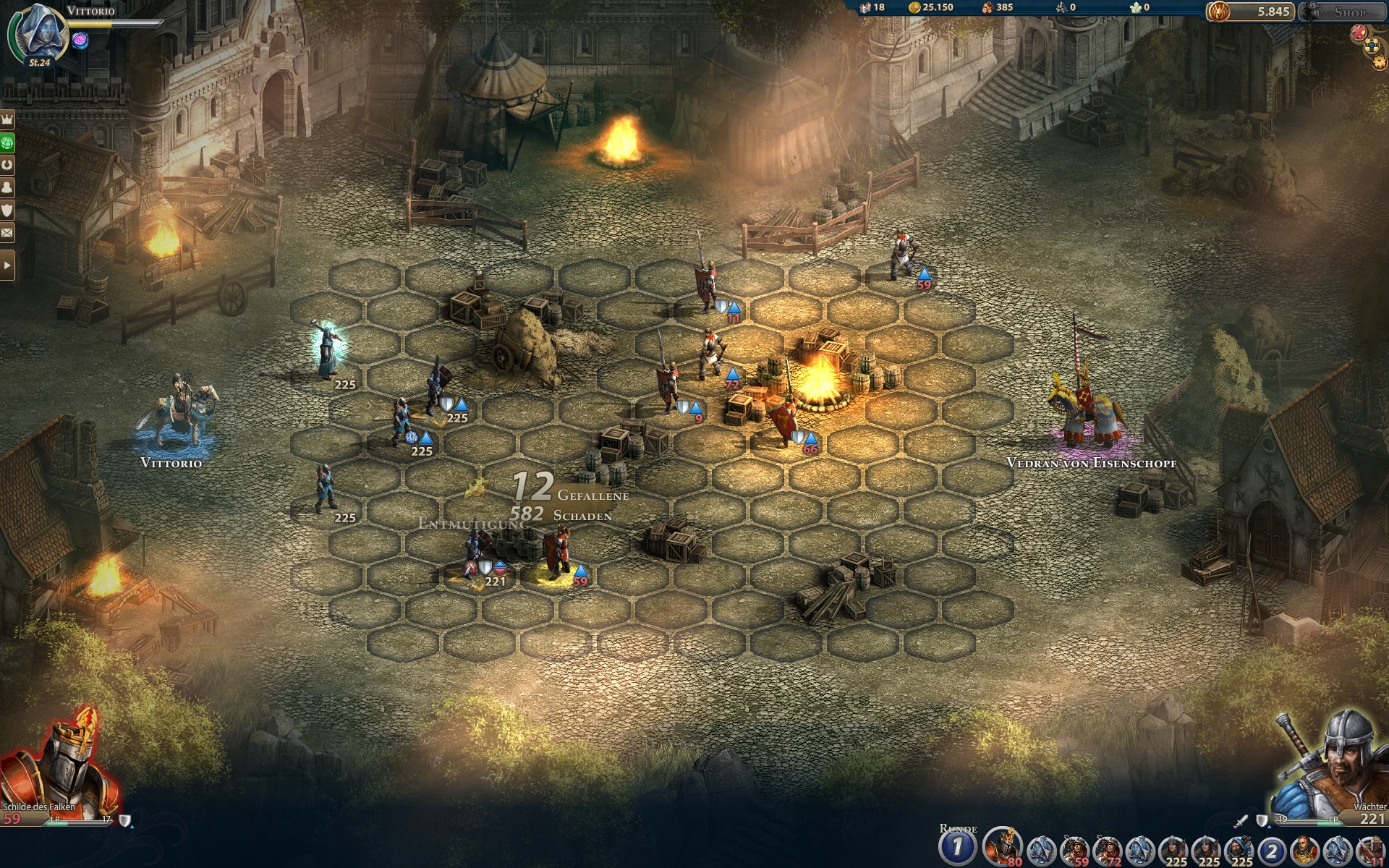Click the purple swirl buff icon

pyautogui.click(x=80, y=40)
